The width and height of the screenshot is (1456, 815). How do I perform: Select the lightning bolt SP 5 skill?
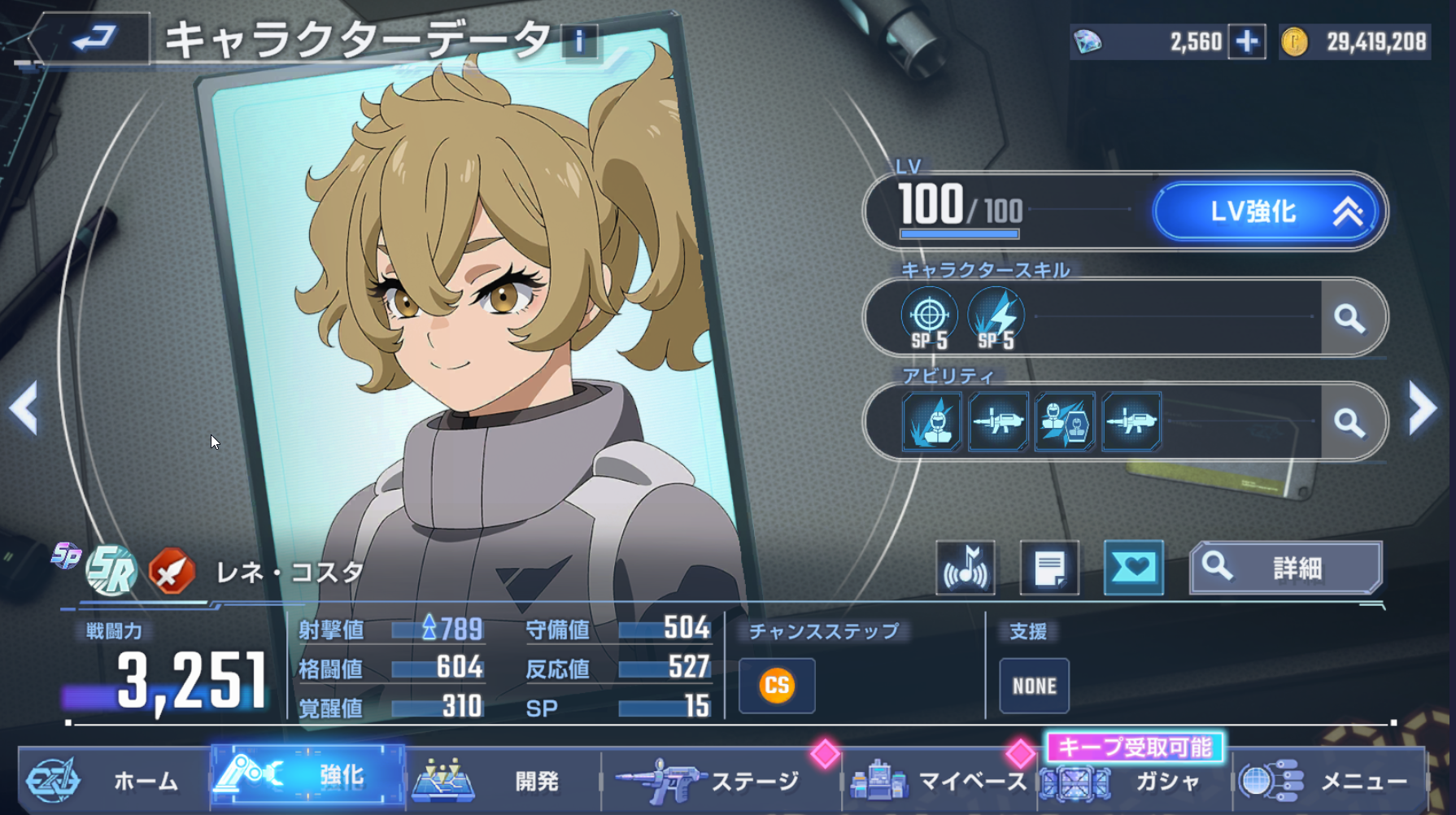(x=996, y=317)
